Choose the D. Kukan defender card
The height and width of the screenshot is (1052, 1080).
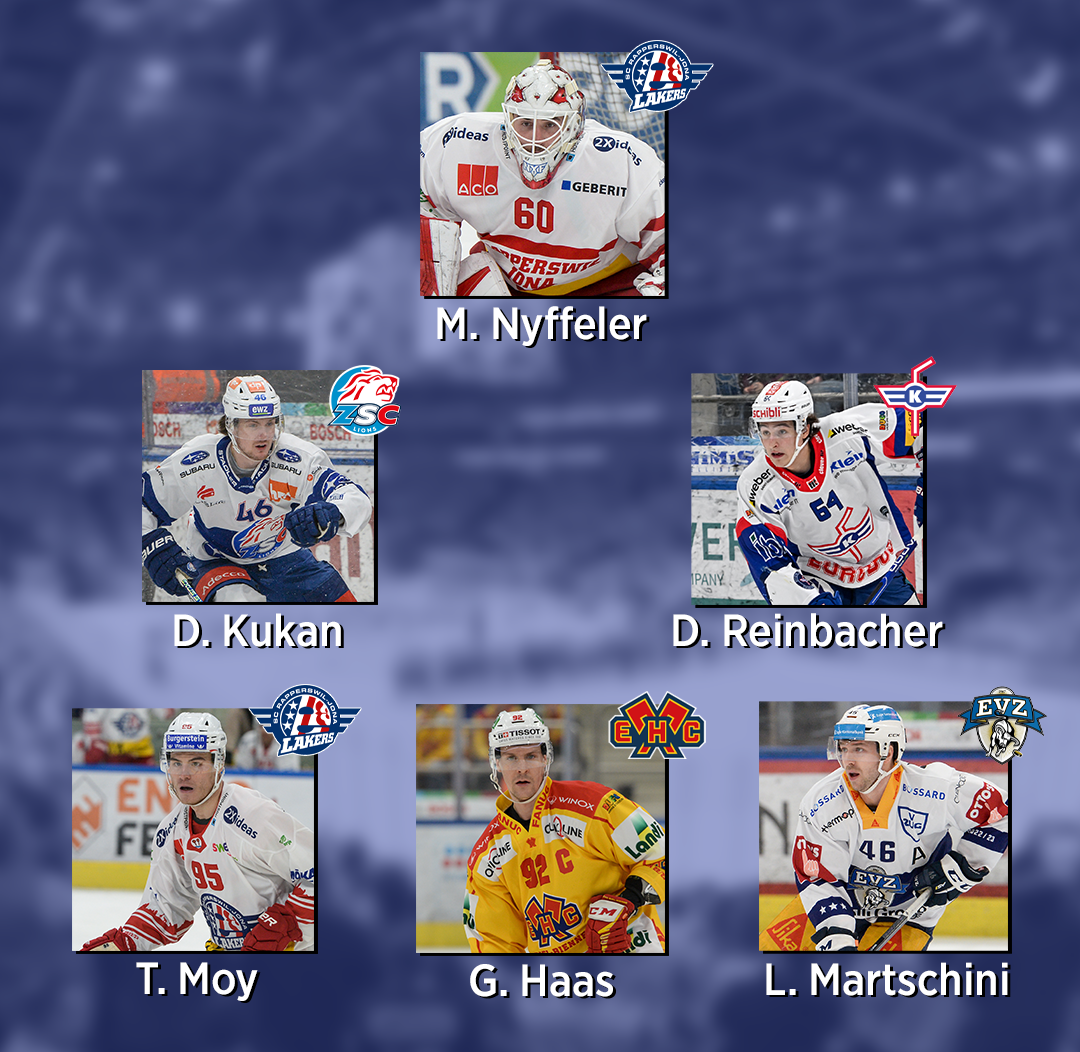click(x=258, y=487)
